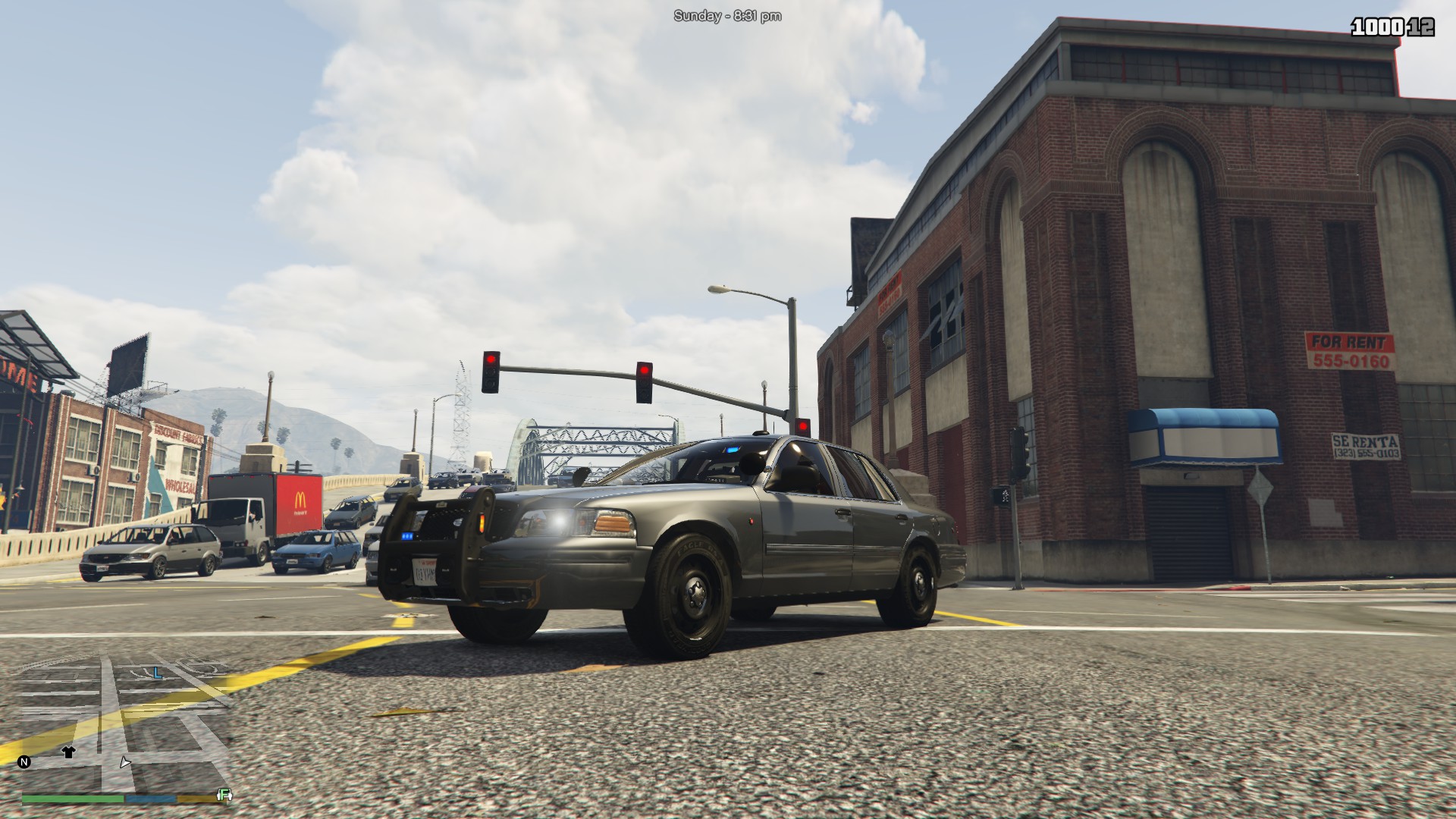Screen dimensions: 1456x819
Task: Click the clothing store shirt blip on minimap
Action: tap(68, 752)
